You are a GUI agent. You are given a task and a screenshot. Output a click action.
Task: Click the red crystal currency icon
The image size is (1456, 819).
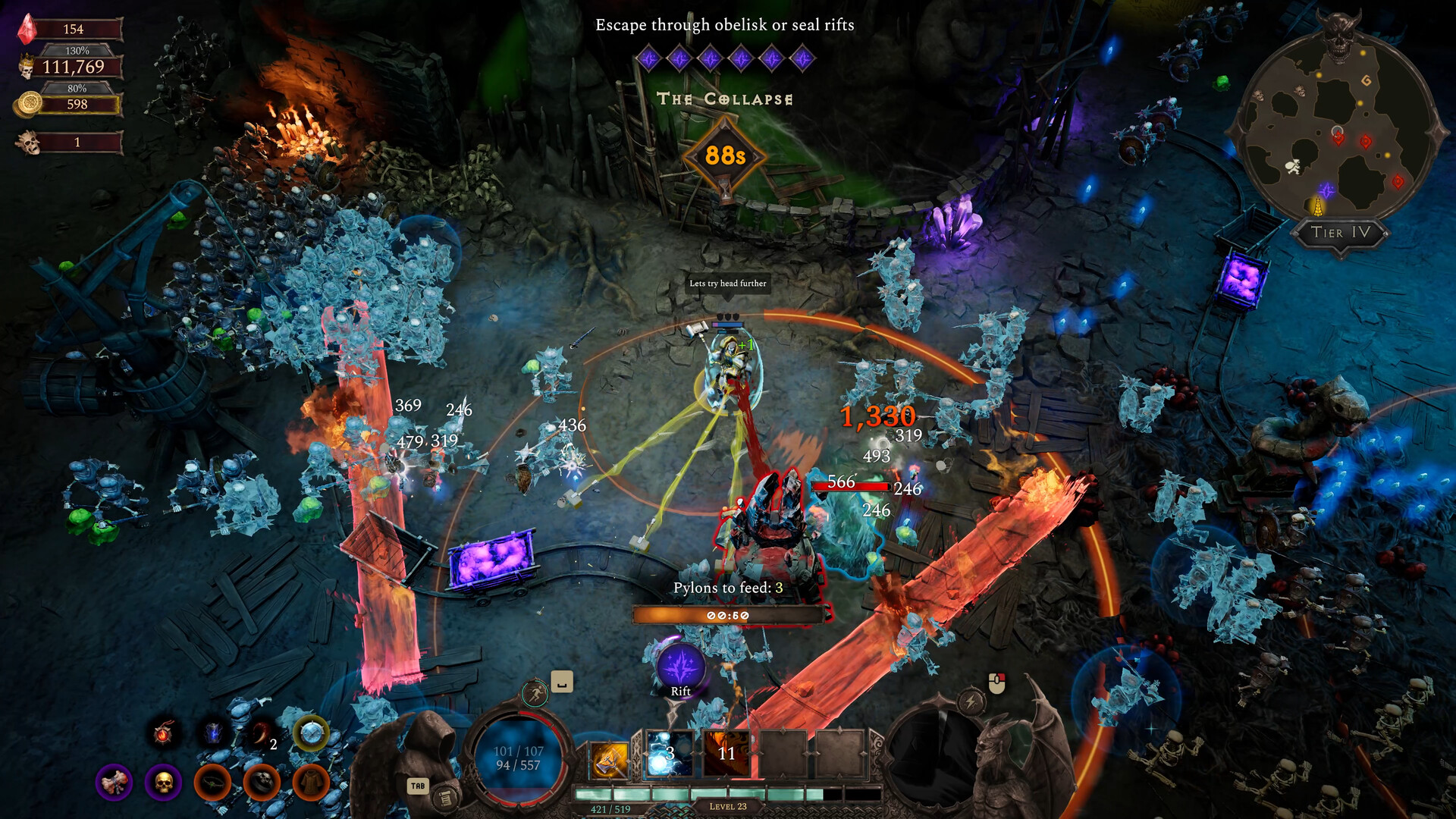tap(27, 29)
